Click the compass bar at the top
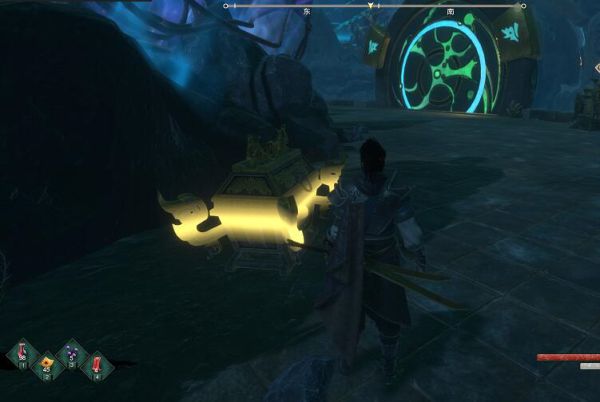This screenshot has height=402, width=600. pos(372,6)
